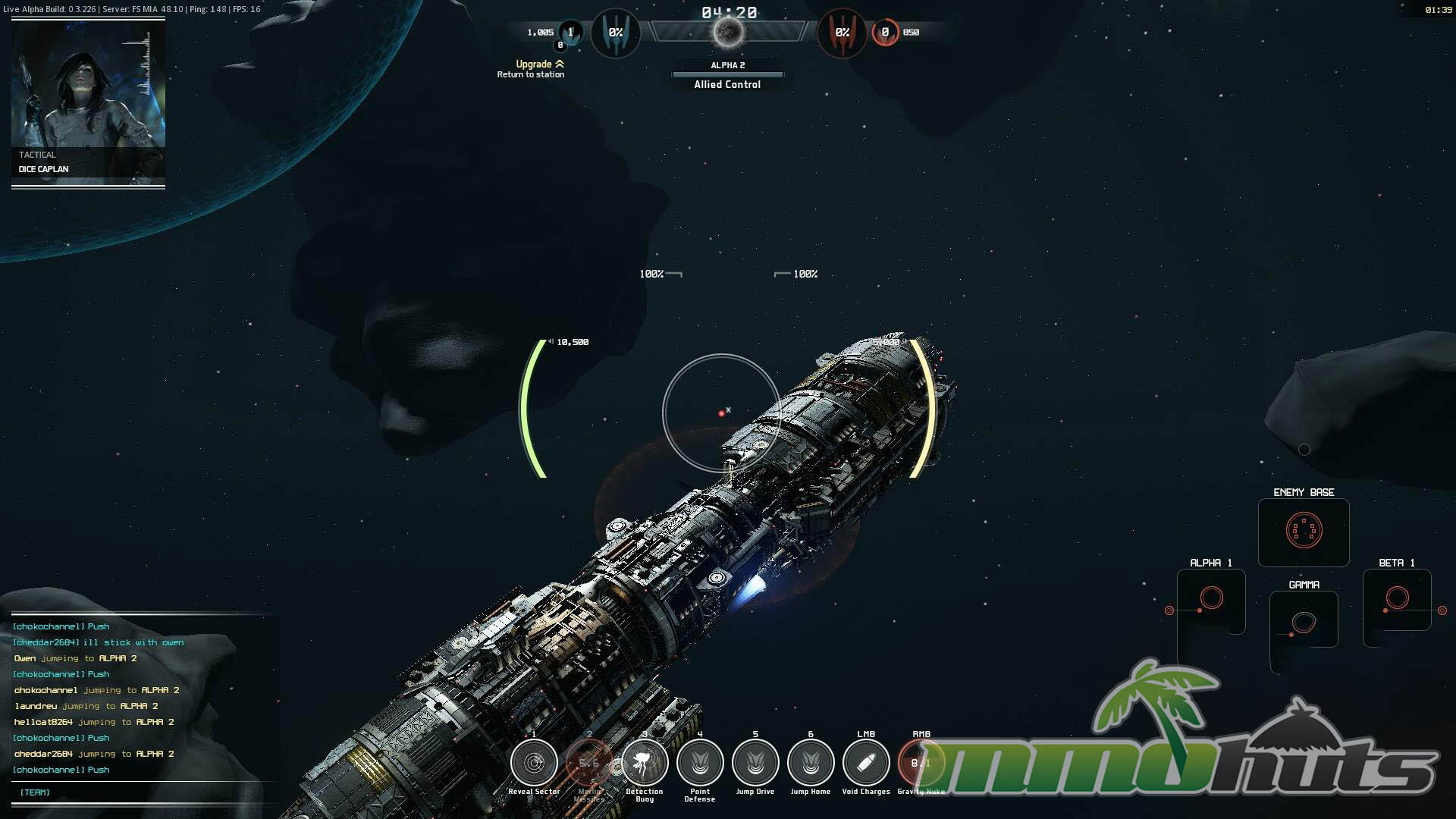The image size is (1456, 819).
Task: Activate the Reveal Sector ability
Action: pos(534,763)
